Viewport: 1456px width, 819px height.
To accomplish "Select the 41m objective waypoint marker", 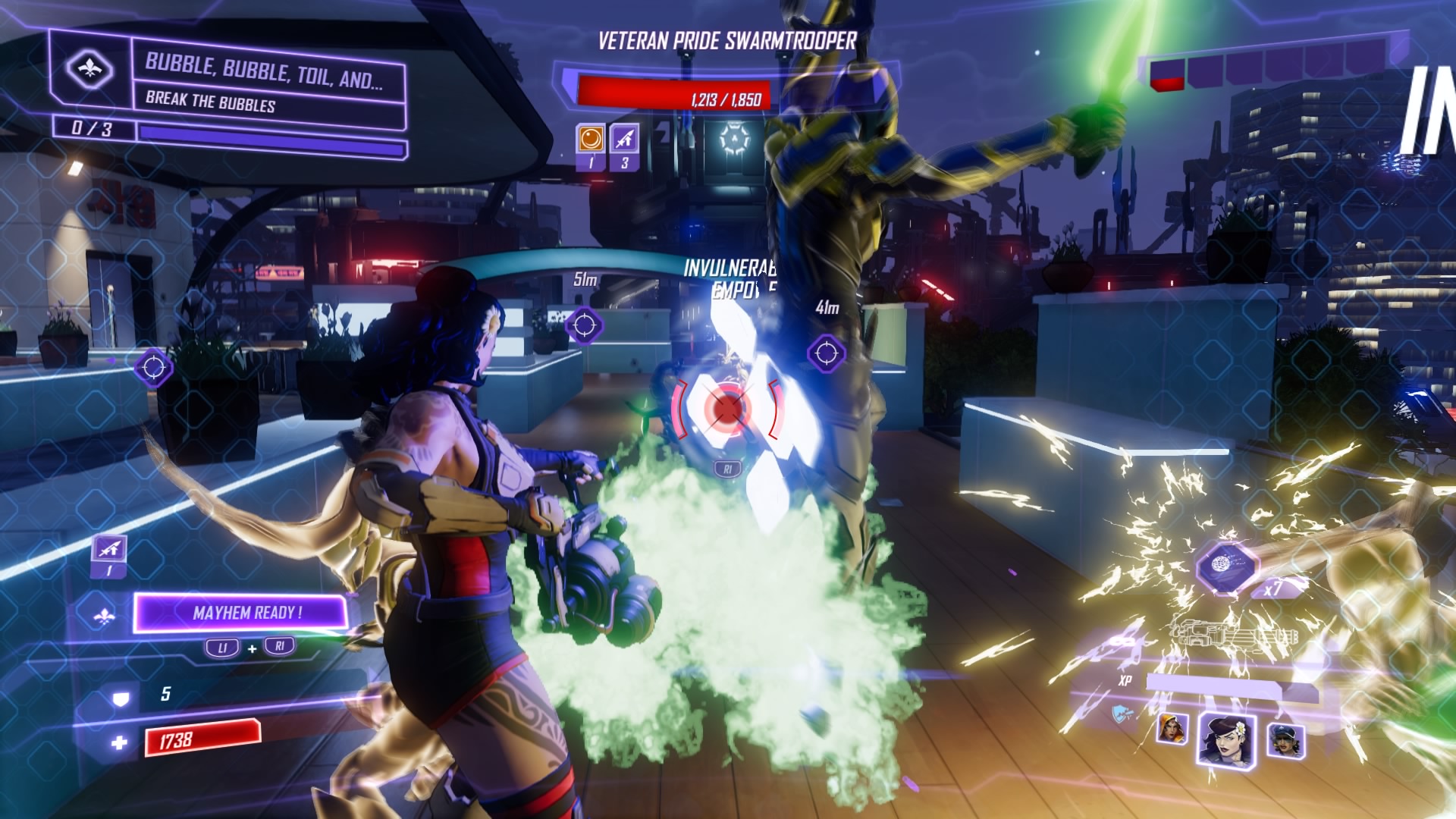I will click(826, 353).
